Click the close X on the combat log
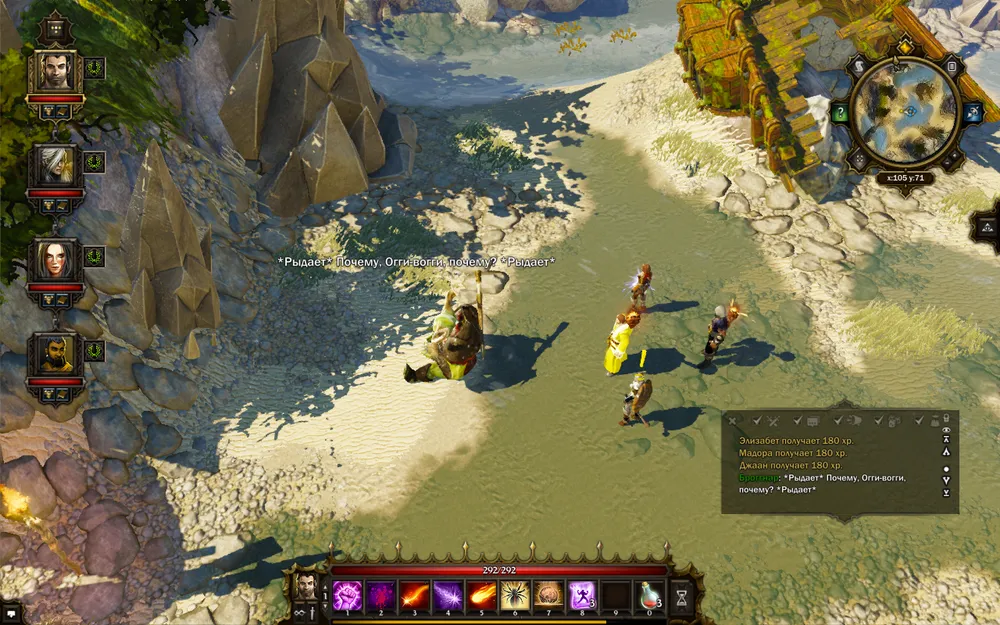1000x625 pixels. click(733, 421)
